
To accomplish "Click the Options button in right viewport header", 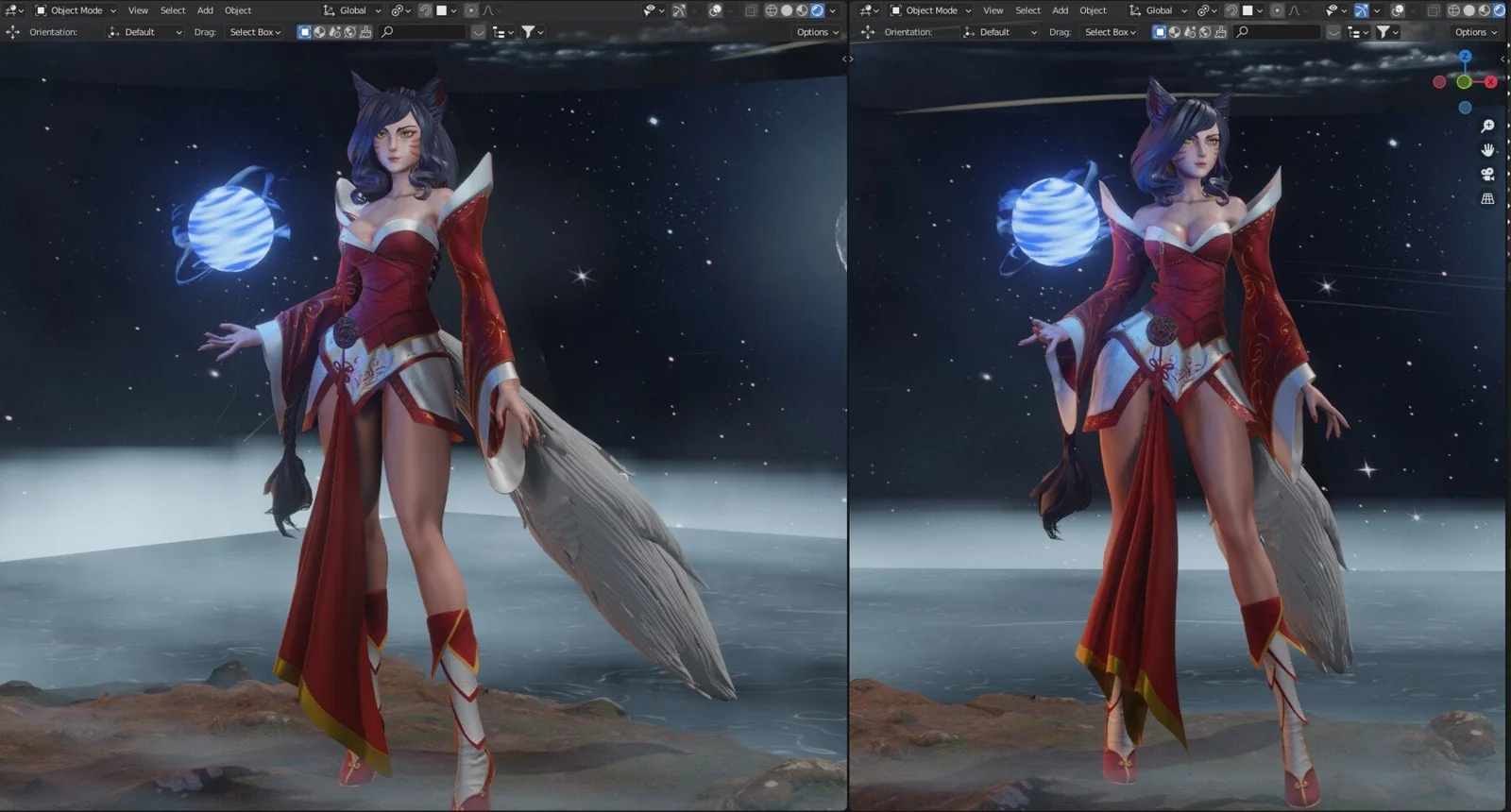I will 1474,31.
